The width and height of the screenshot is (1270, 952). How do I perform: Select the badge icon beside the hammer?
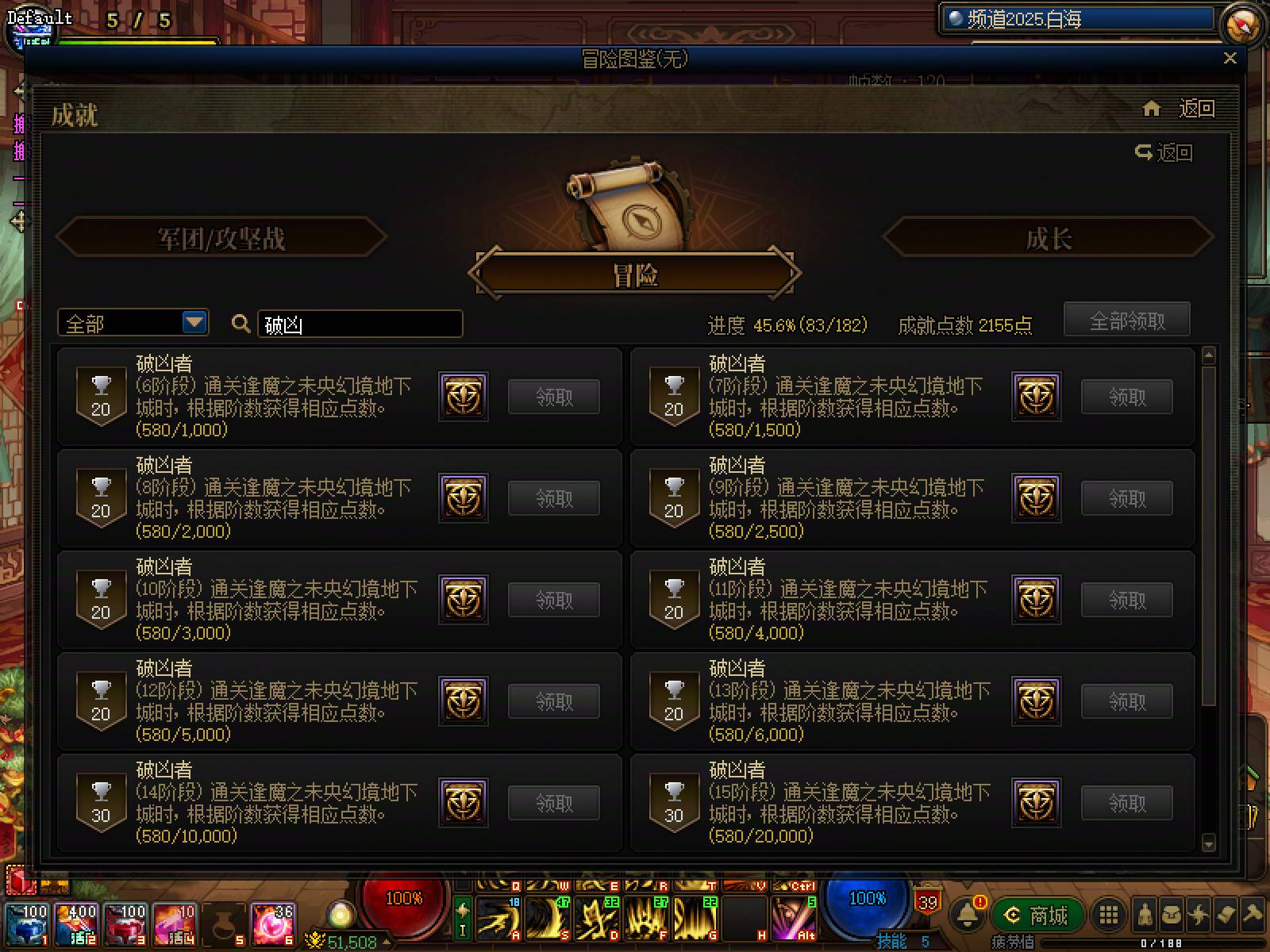(x=1226, y=914)
